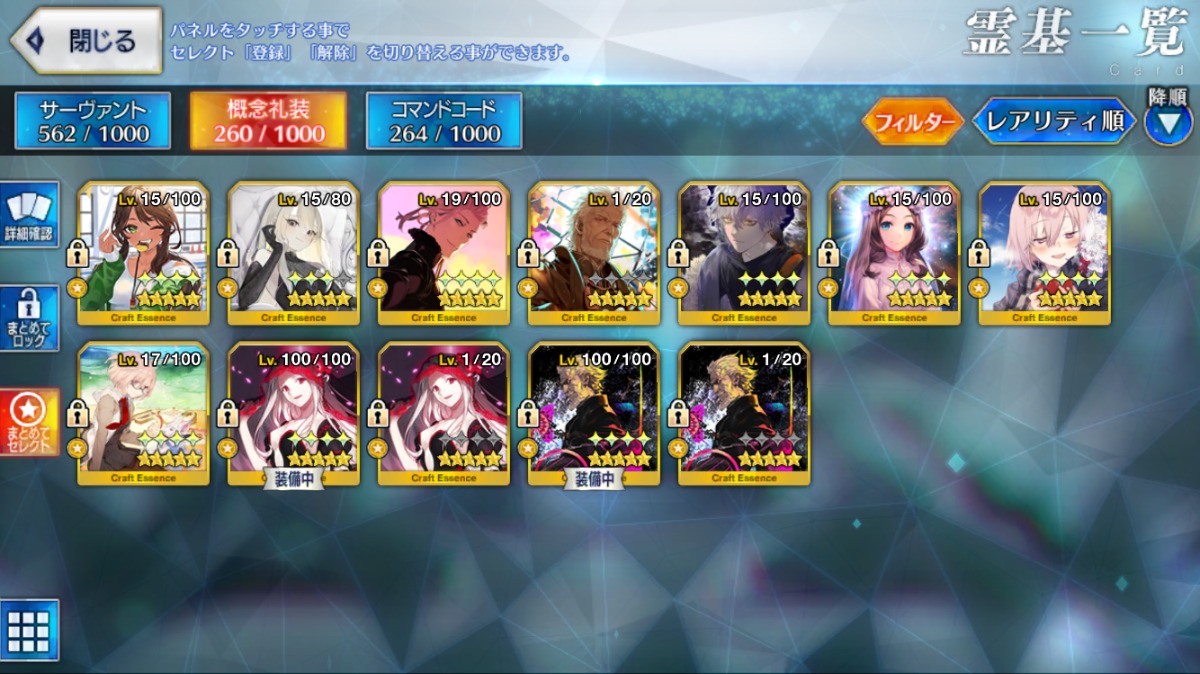
Task: Pick the red-hood Lv.1/20 card
Action: pyautogui.click(x=444, y=413)
